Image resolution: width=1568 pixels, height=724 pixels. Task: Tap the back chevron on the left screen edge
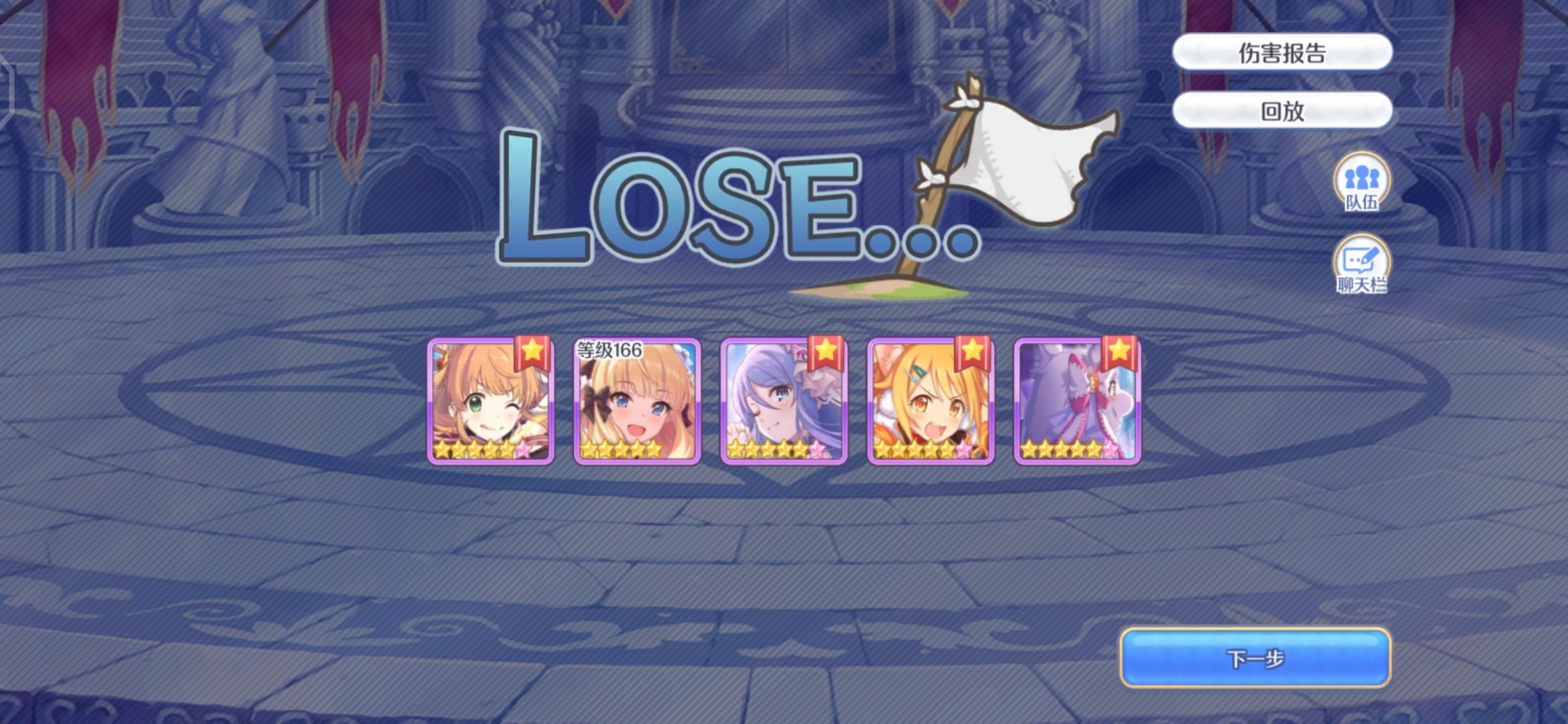7,87
